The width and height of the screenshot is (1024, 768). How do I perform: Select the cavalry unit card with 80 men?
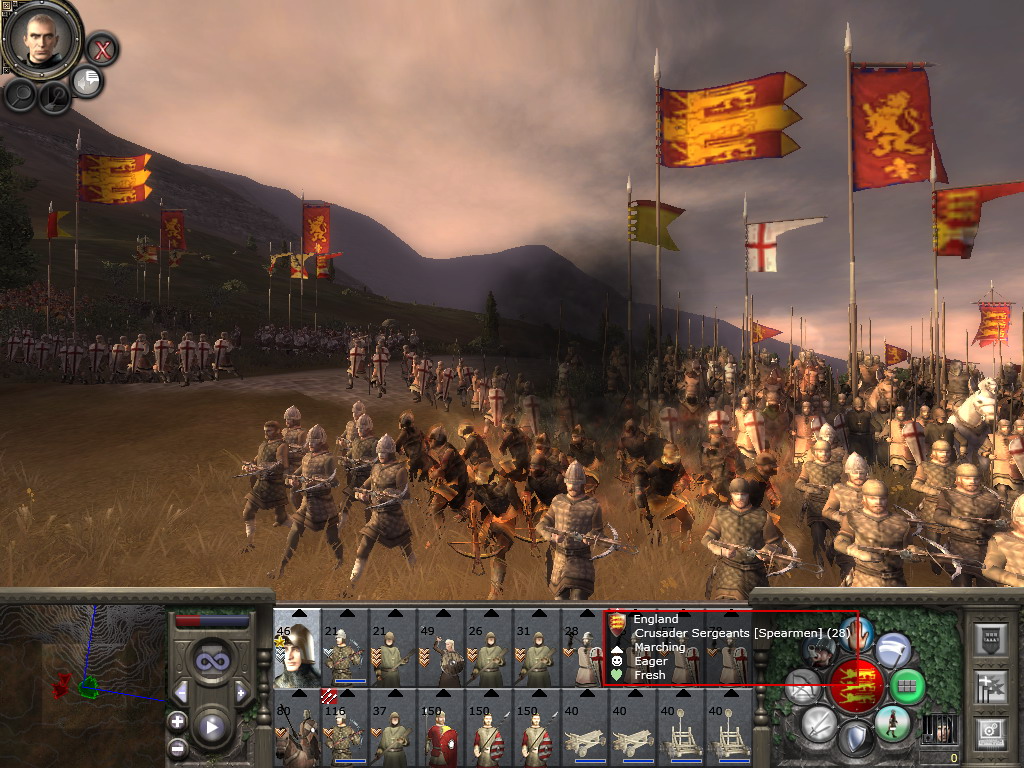tap(297, 729)
